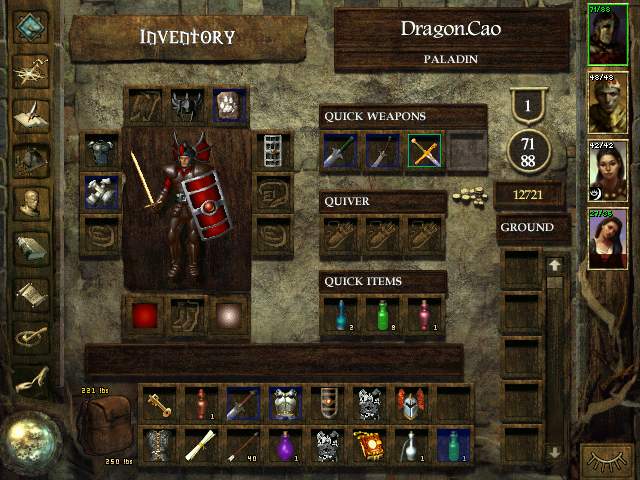Equip the crossed swords quick weapon
The width and height of the screenshot is (640, 480).
click(425, 151)
